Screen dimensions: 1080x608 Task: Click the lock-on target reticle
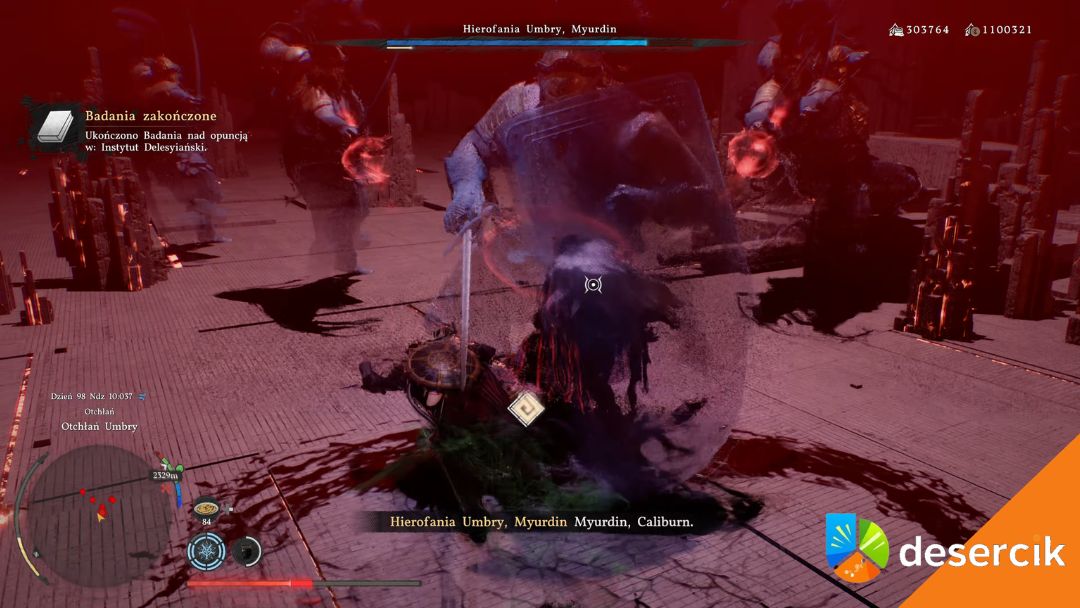(593, 285)
